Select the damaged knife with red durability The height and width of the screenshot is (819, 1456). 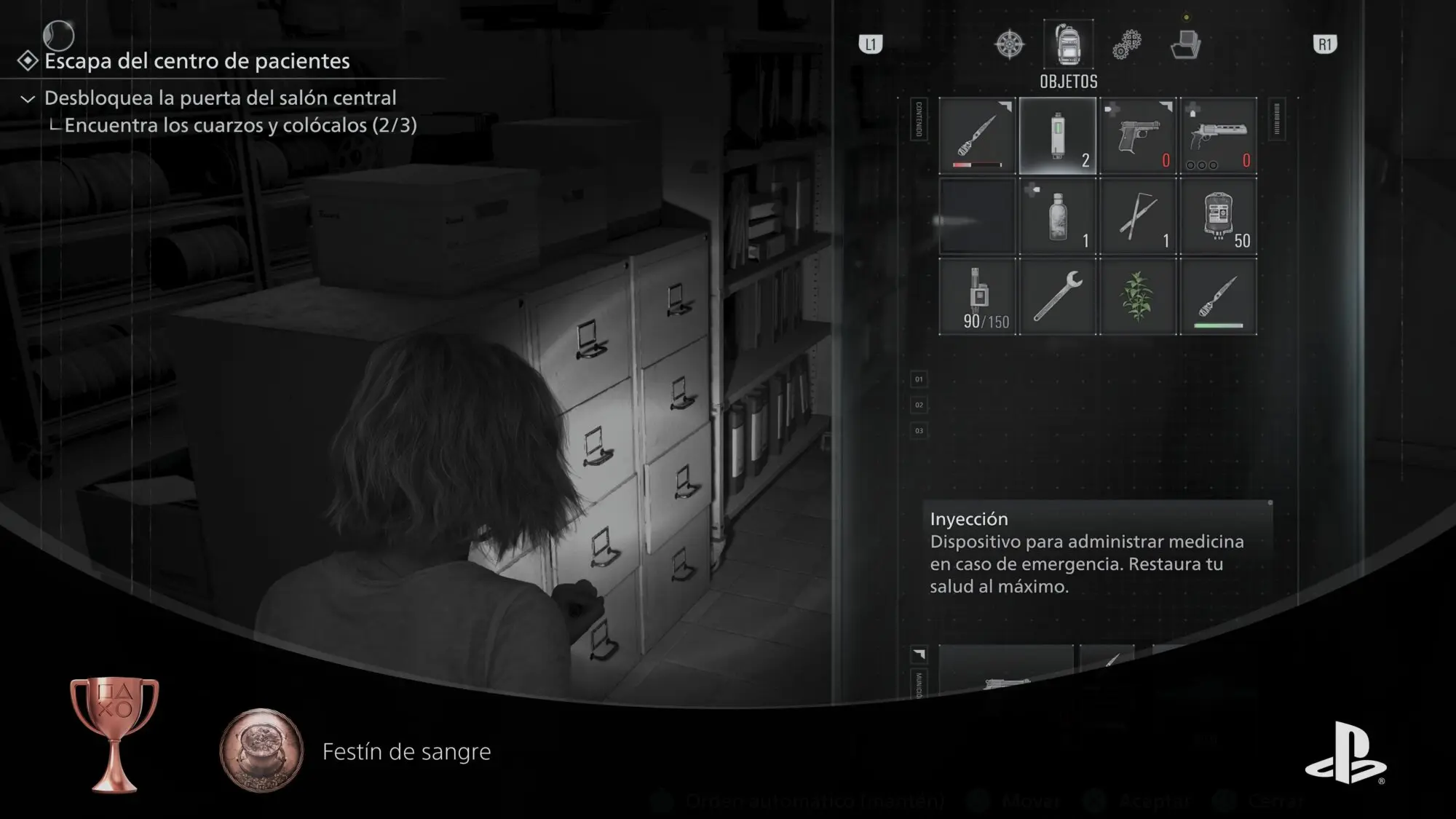coord(977,136)
